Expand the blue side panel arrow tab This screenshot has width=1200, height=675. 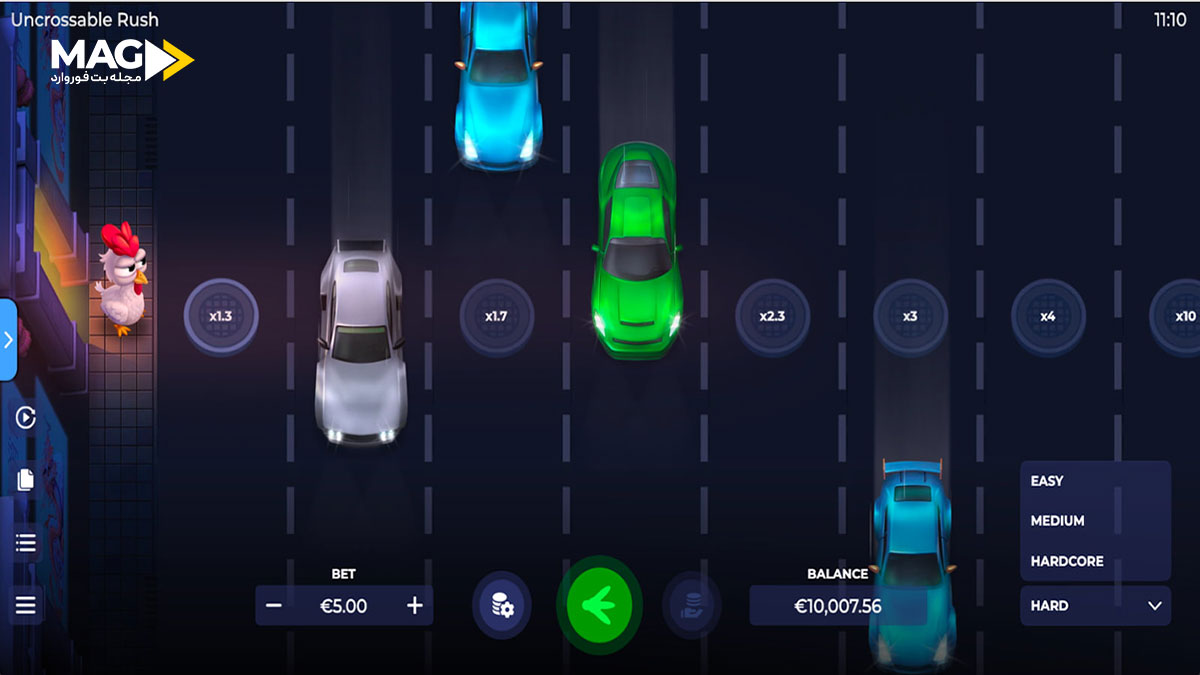pyautogui.click(x=8, y=339)
